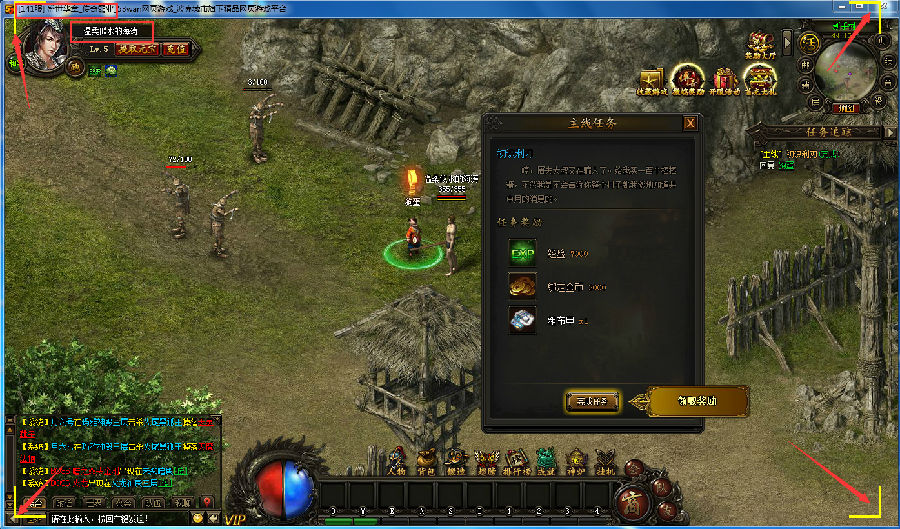Open the 背包 bag menu
This screenshot has height=529, width=900.
[425, 460]
